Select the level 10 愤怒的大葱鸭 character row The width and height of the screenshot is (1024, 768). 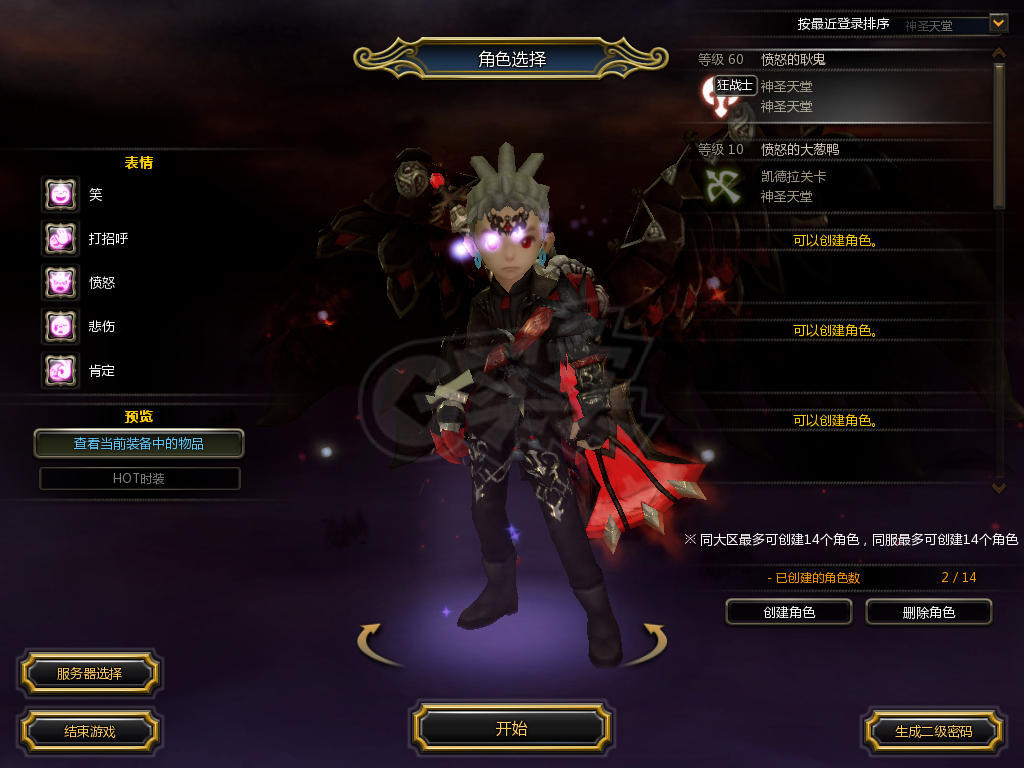pos(840,177)
